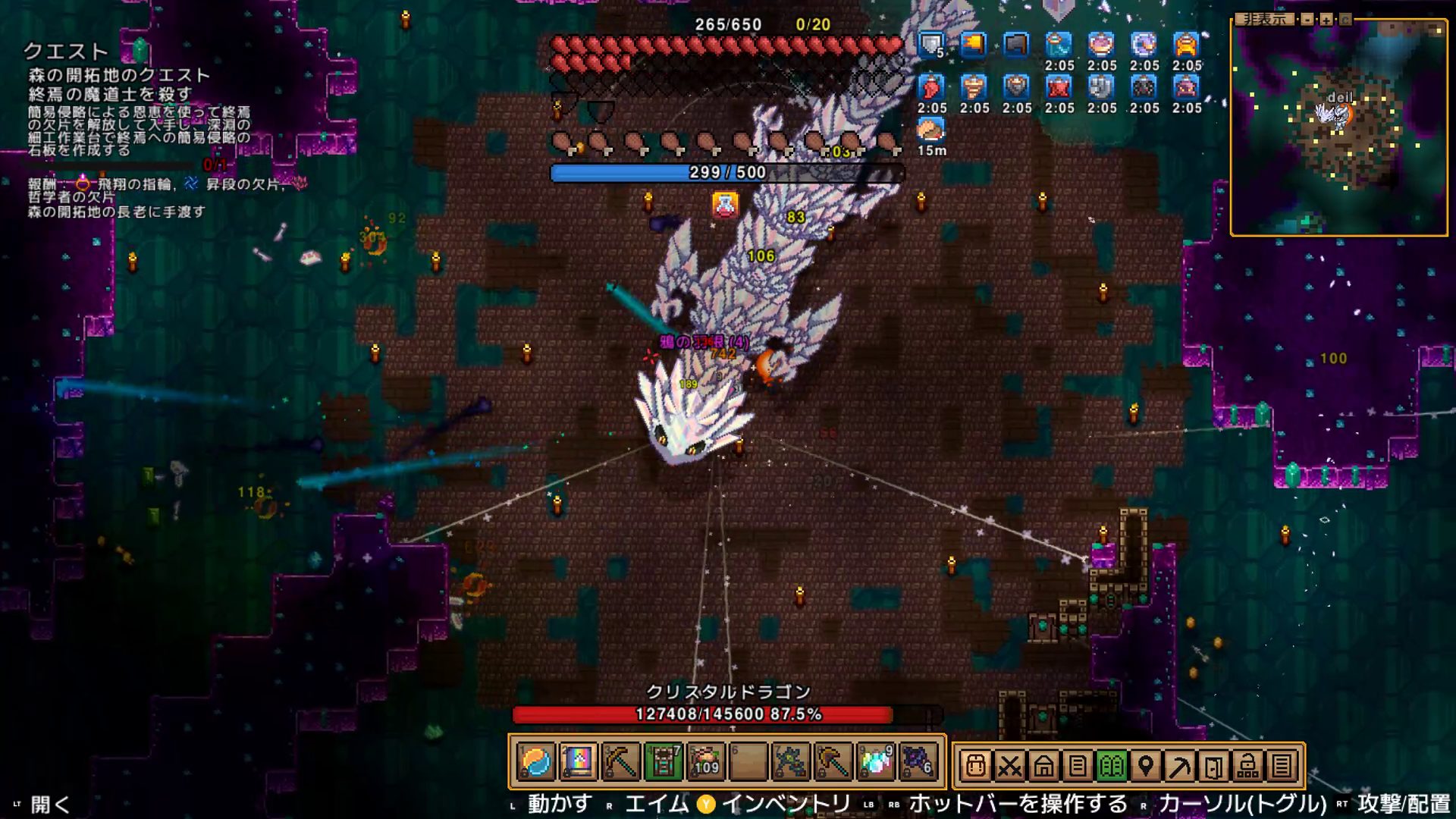Toggle the green open-book journal button
The height and width of the screenshot is (819, 1456).
1112,766
